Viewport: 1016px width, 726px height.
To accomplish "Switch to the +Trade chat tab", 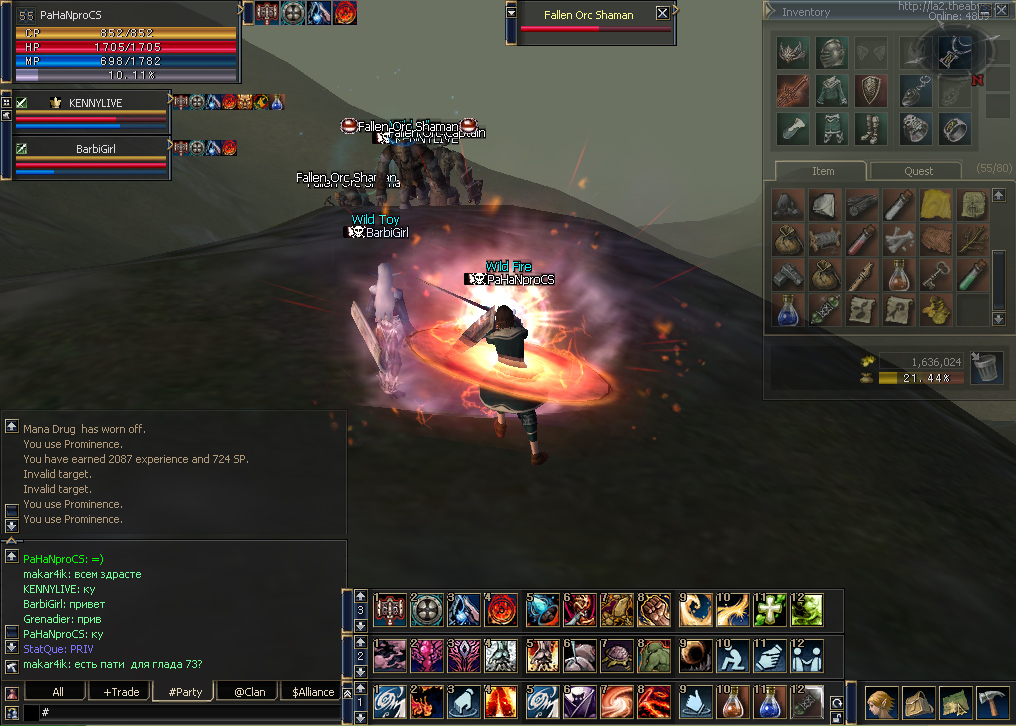I will pyautogui.click(x=121, y=692).
